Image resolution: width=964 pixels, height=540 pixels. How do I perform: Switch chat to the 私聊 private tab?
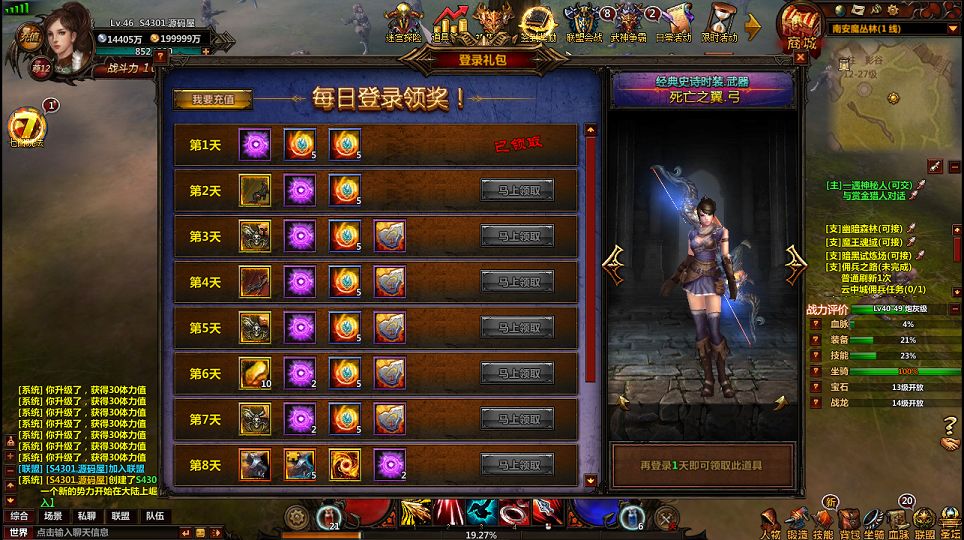pyautogui.click(x=87, y=516)
